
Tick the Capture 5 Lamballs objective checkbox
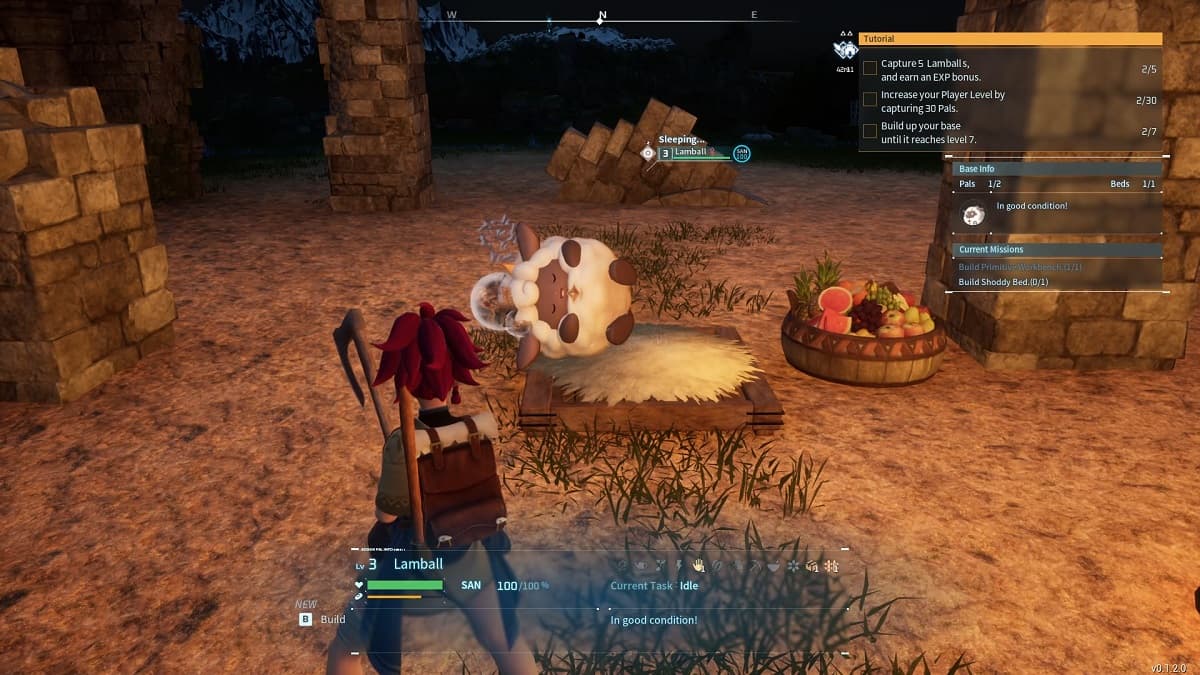870,69
